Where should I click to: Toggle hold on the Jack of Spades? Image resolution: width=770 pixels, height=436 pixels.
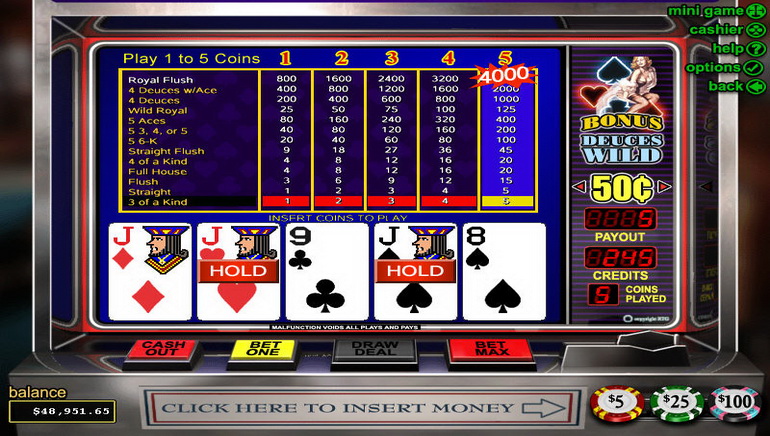click(415, 271)
